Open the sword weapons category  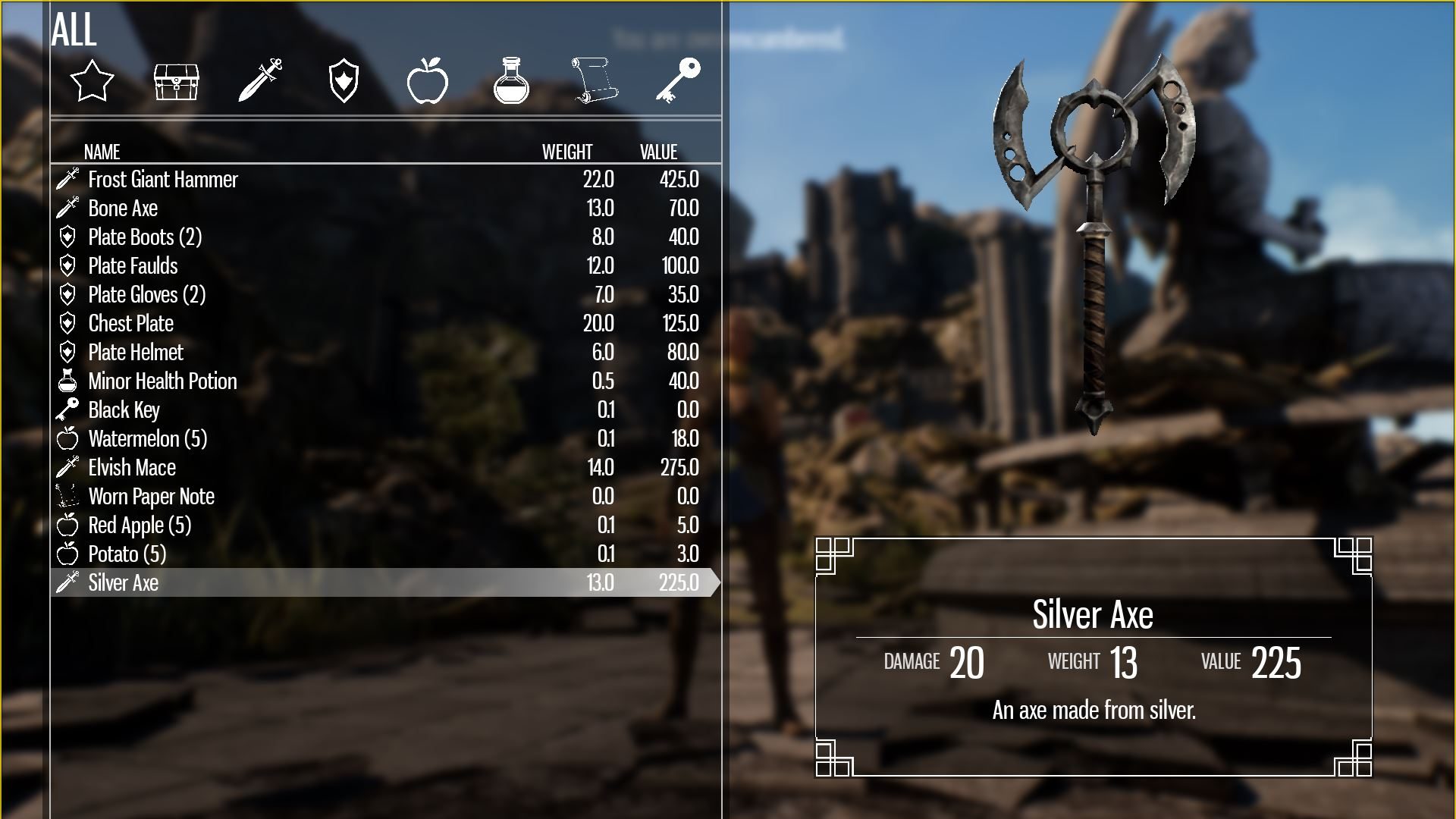(260, 80)
